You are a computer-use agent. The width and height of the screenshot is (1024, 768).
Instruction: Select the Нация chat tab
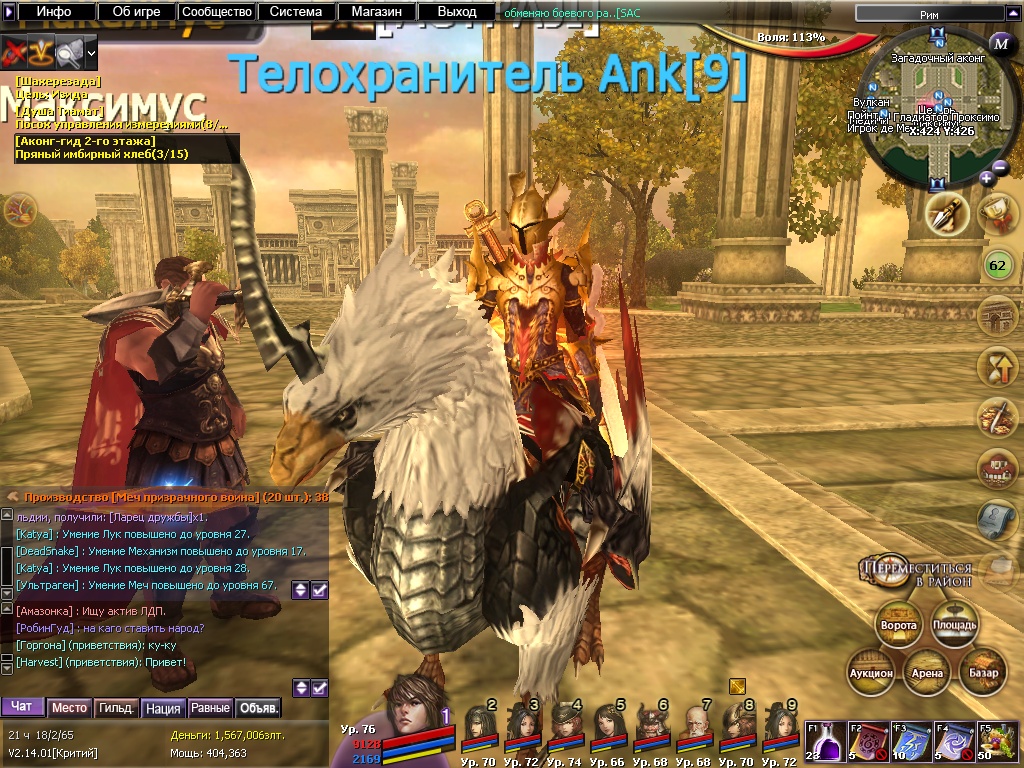[163, 707]
